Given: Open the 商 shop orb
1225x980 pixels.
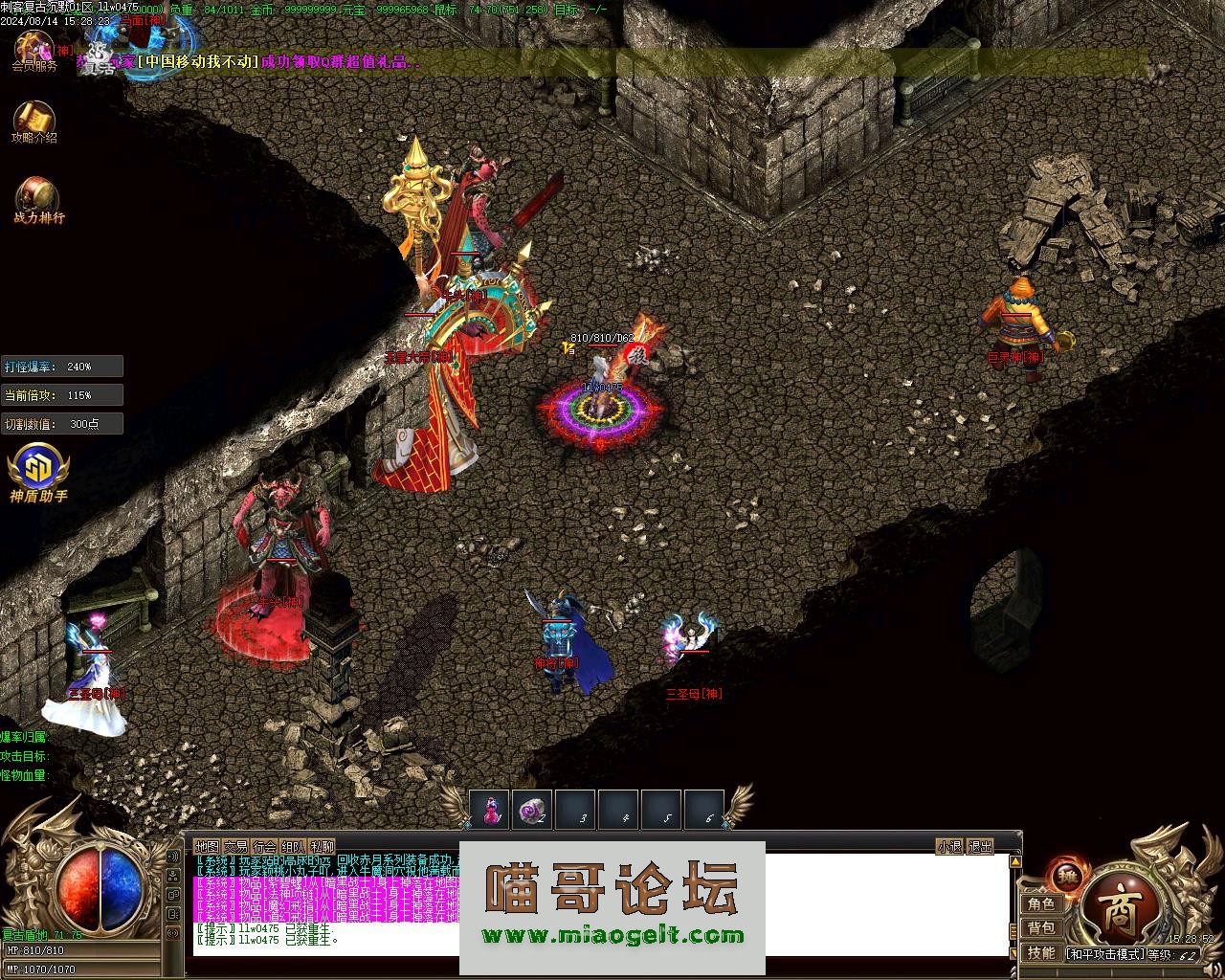Looking at the screenshot, I should (1122, 916).
